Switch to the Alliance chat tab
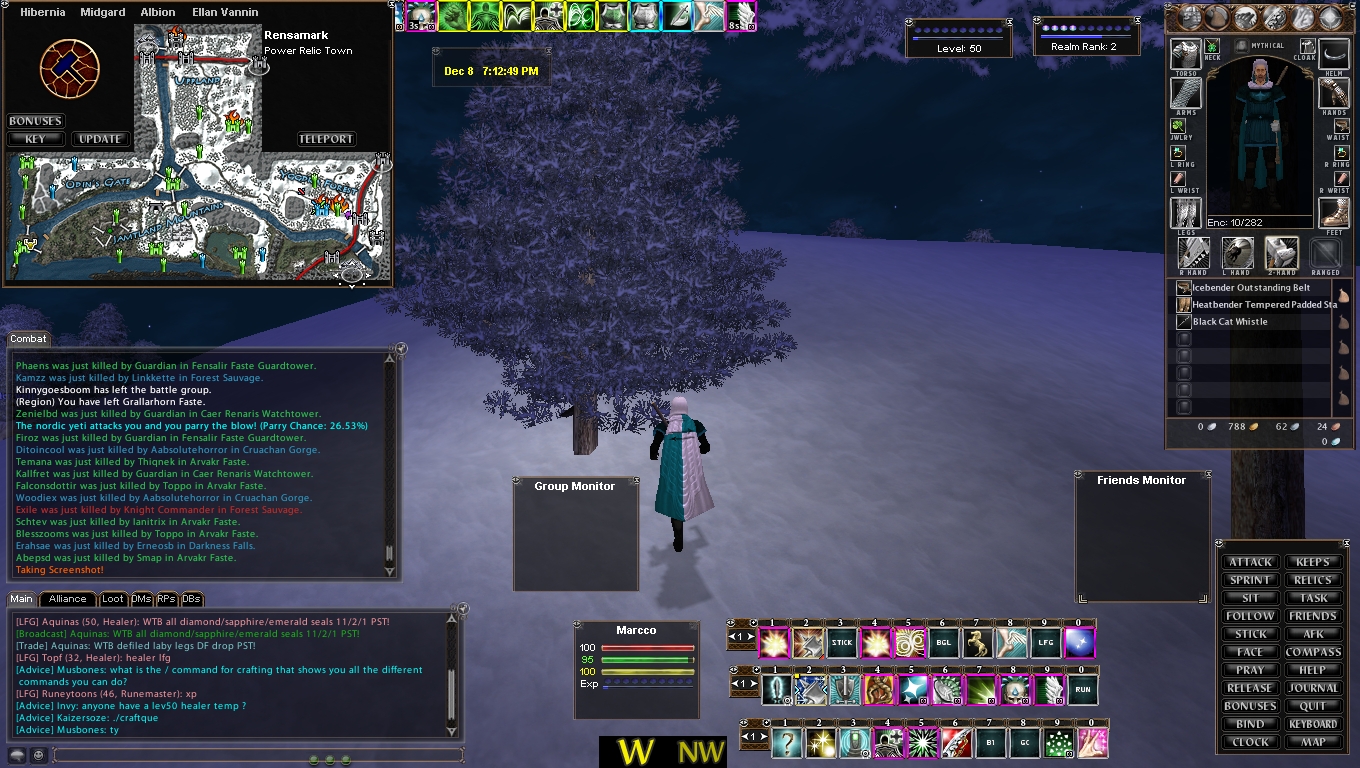1360x768 pixels. point(68,599)
